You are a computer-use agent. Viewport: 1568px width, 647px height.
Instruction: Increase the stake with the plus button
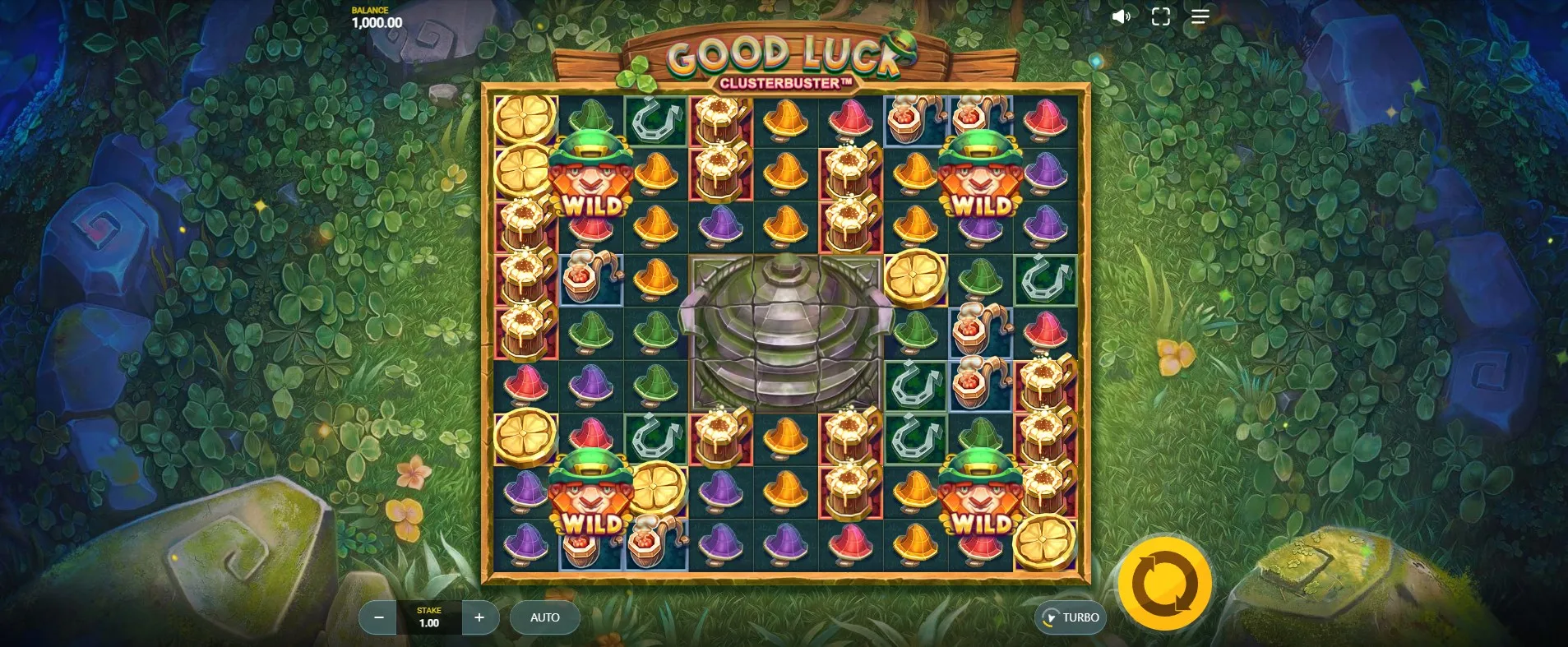click(x=479, y=617)
